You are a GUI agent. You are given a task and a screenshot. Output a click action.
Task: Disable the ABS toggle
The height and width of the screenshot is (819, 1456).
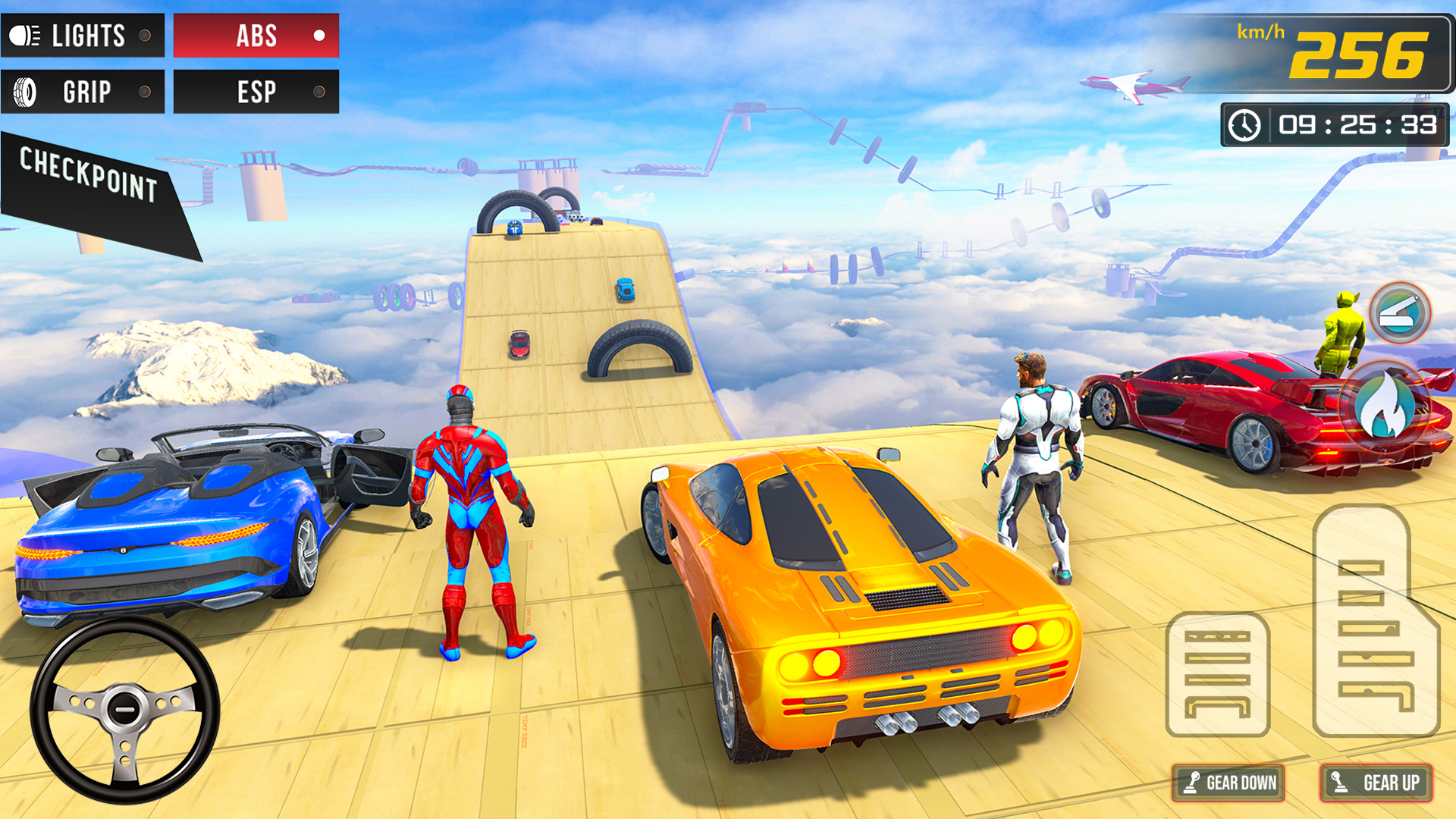[x=320, y=34]
